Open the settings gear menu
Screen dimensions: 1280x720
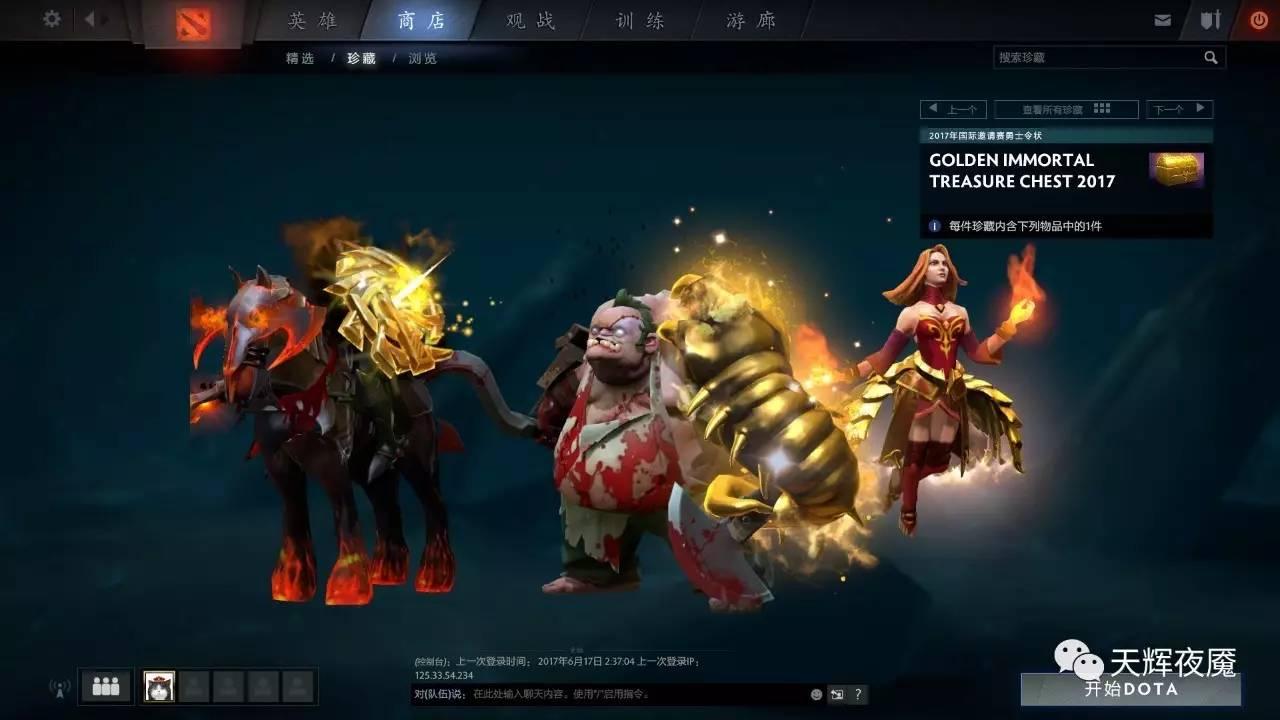tap(50, 18)
